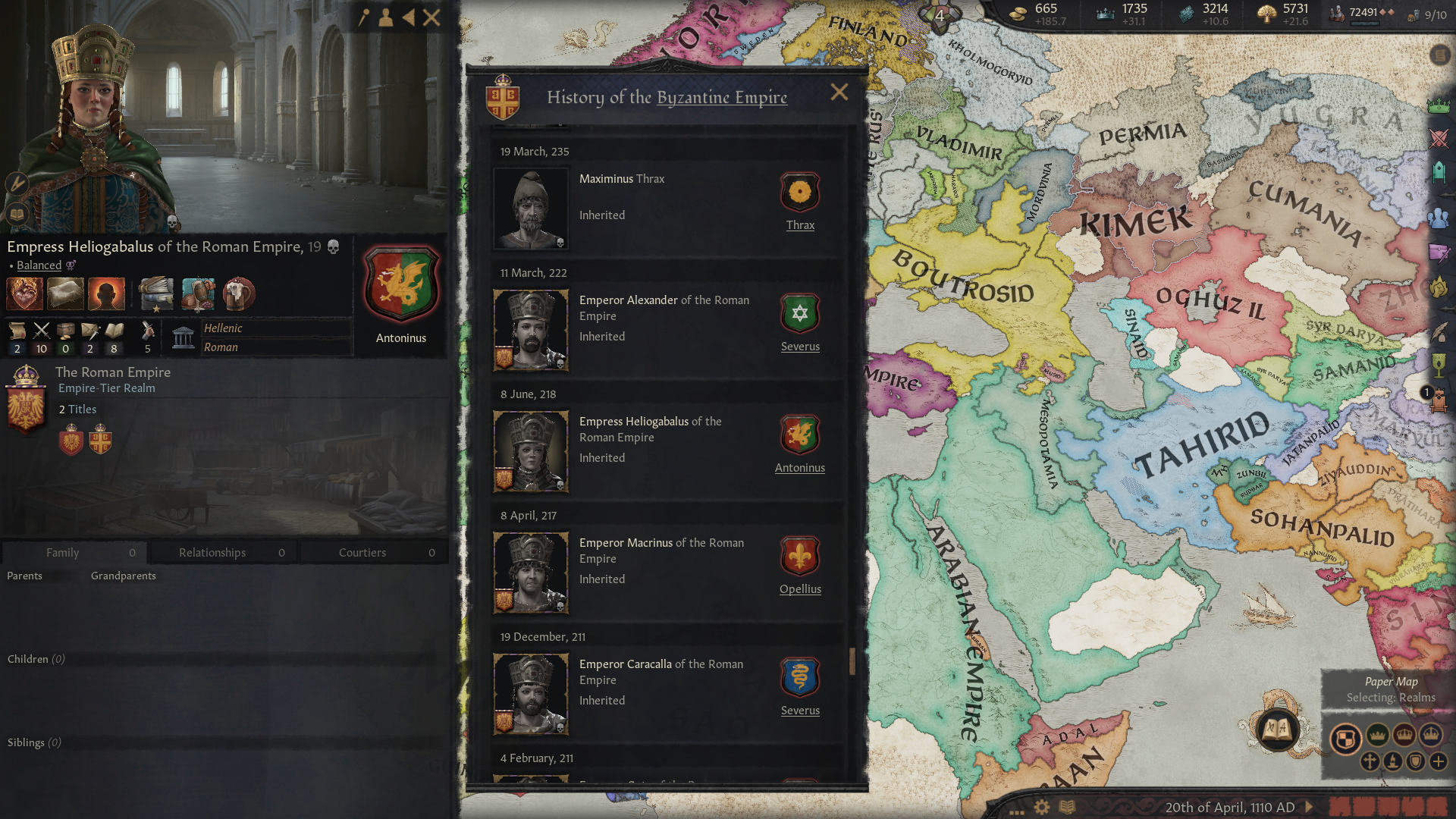1456x819 pixels.
Task: Go back to the previous character
Action: tap(409, 17)
